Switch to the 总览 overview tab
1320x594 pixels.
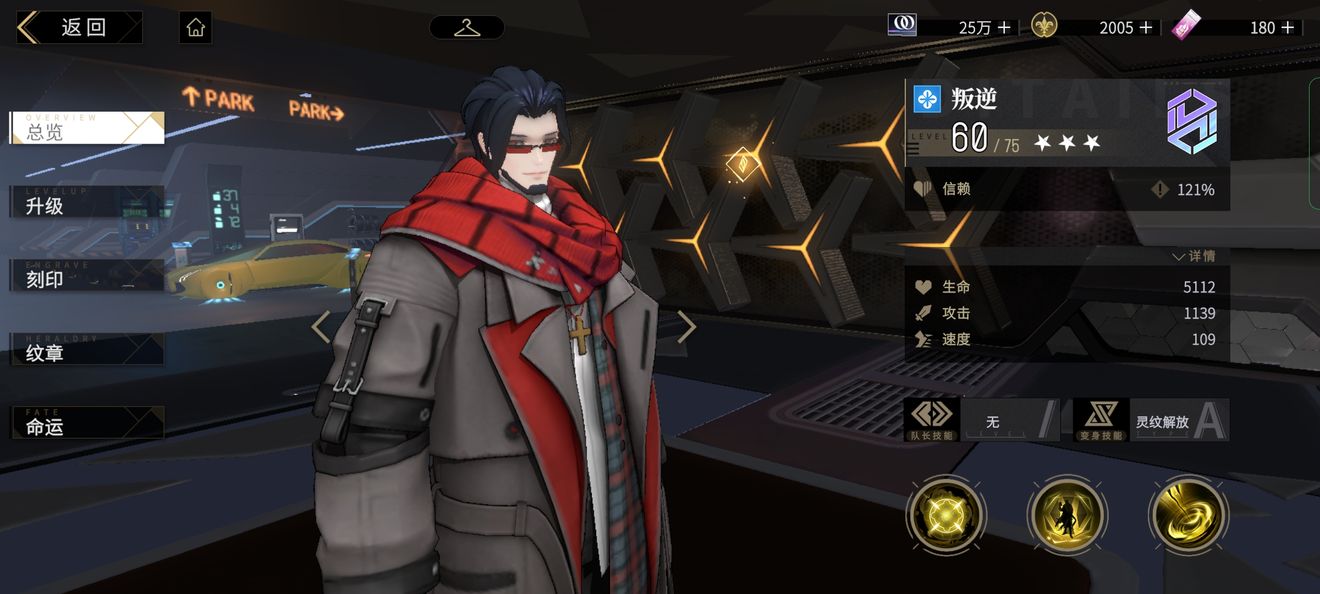(86, 129)
